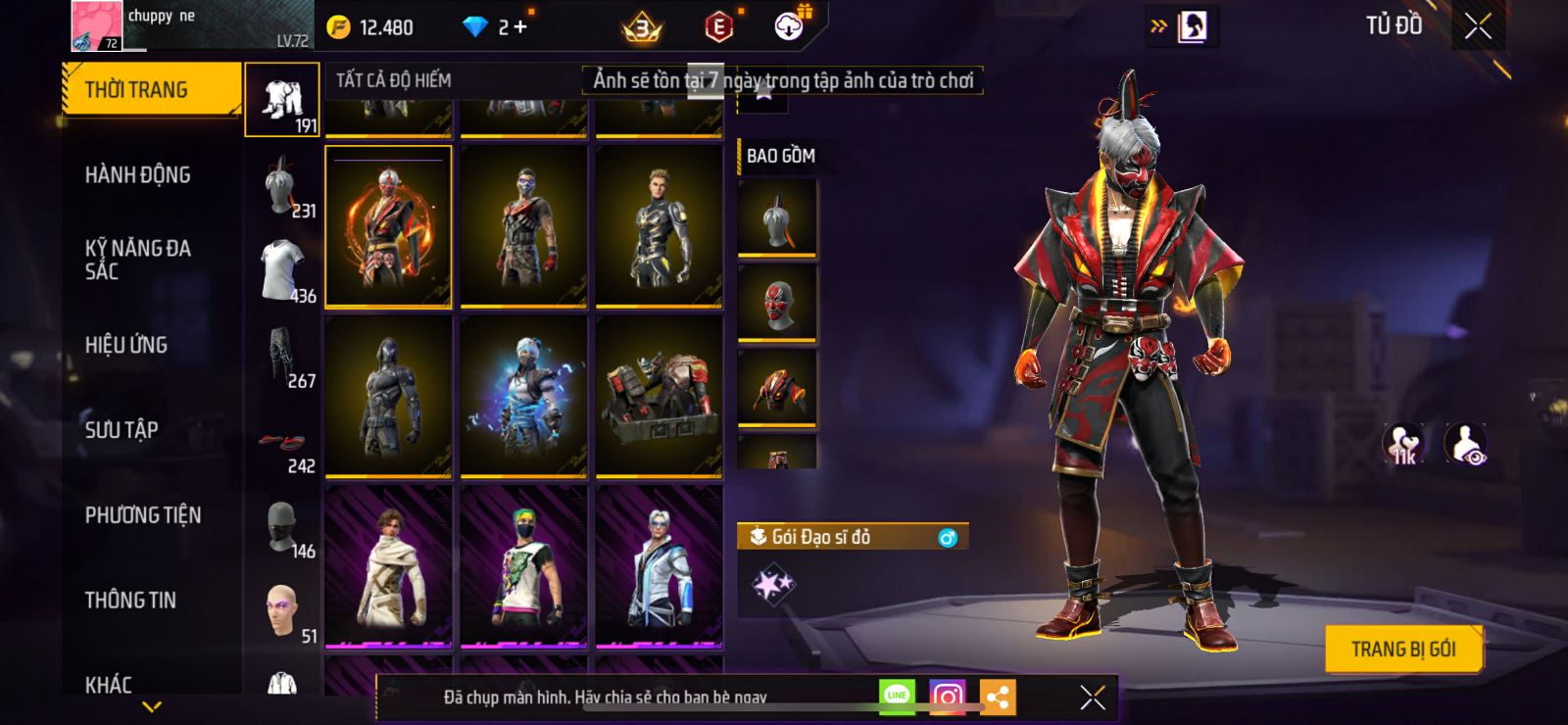Go to the SƯU TẬP tab
Screen dimensions: 1568x725
click(x=122, y=430)
